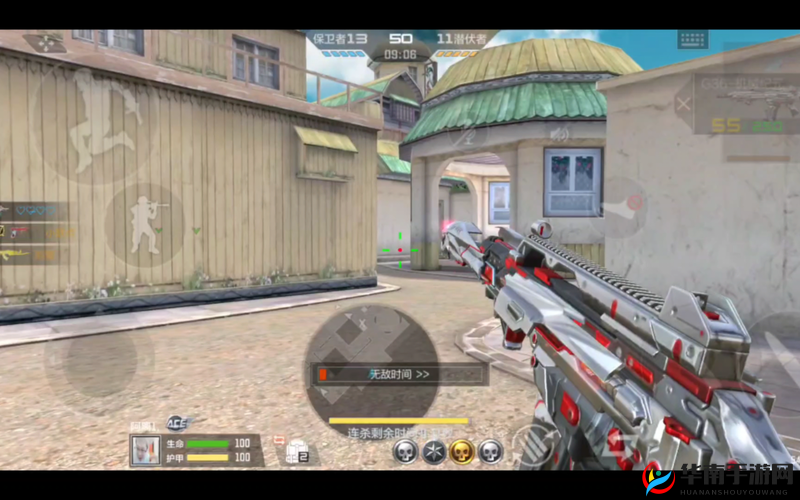
Task: Tap the gold skull kill-streak icon
Action: pyautogui.click(x=462, y=452)
